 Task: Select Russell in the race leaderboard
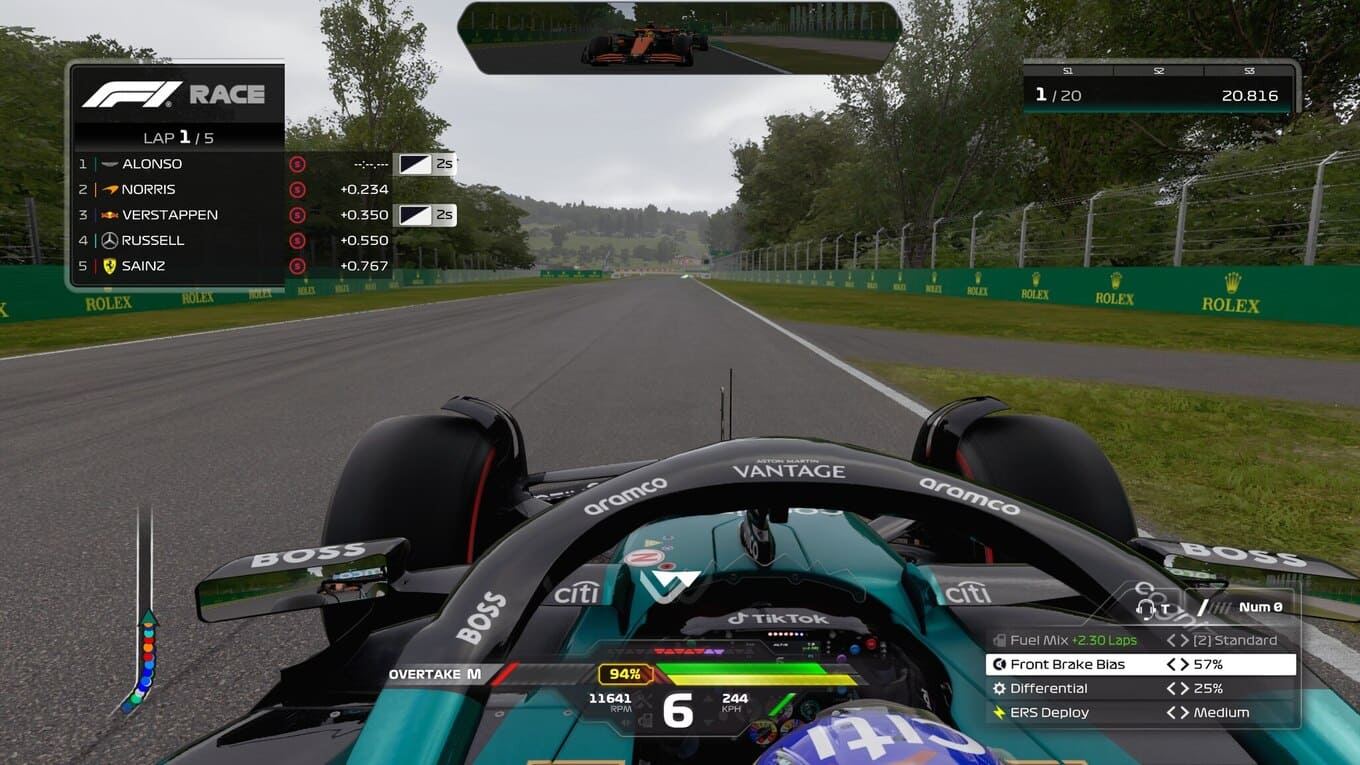pyautogui.click(x=153, y=240)
